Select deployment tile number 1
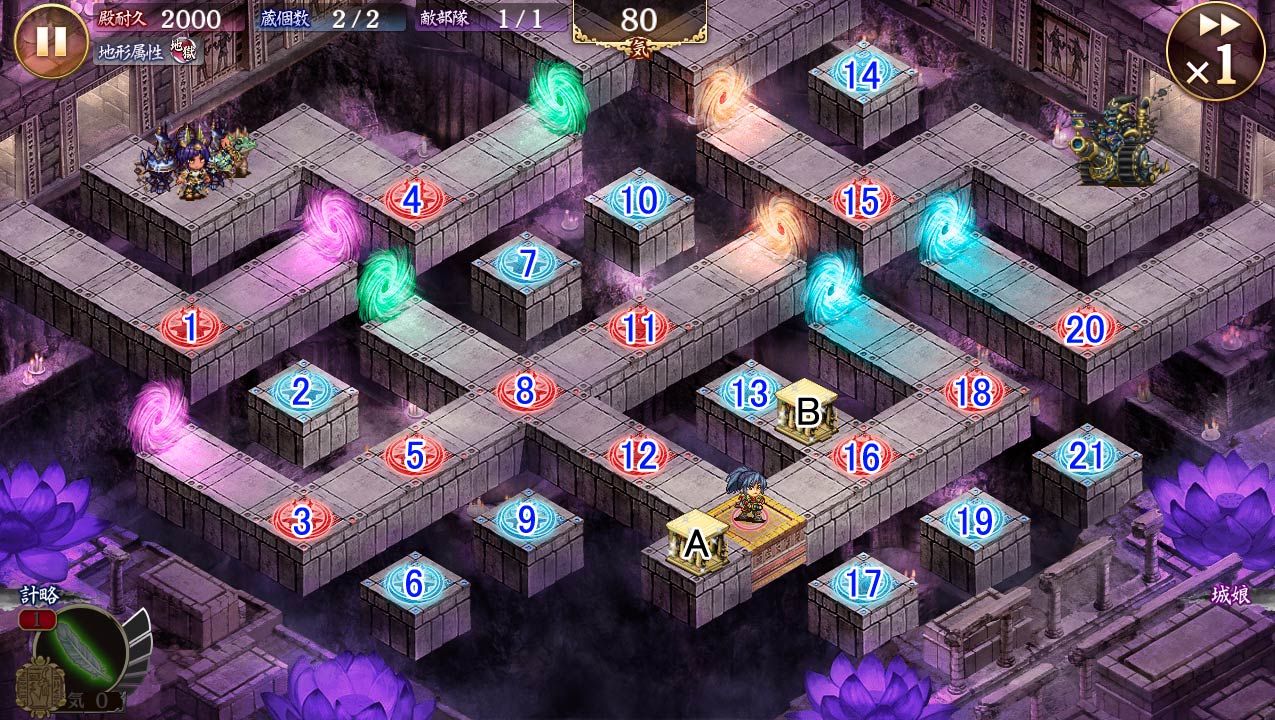The width and height of the screenshot is (1275, 720). click(x=190, y=326)
